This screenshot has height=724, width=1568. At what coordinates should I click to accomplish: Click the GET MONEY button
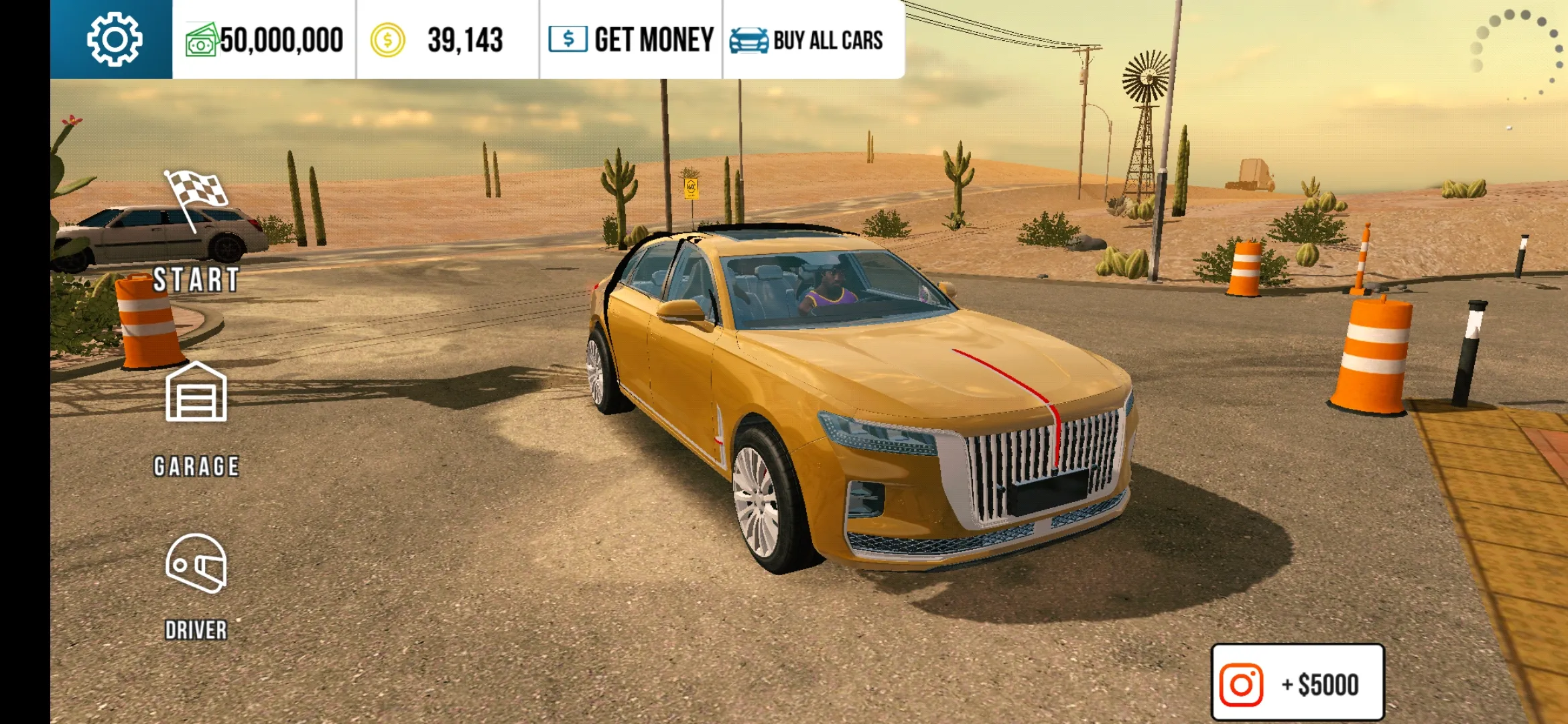coord(631,40)
